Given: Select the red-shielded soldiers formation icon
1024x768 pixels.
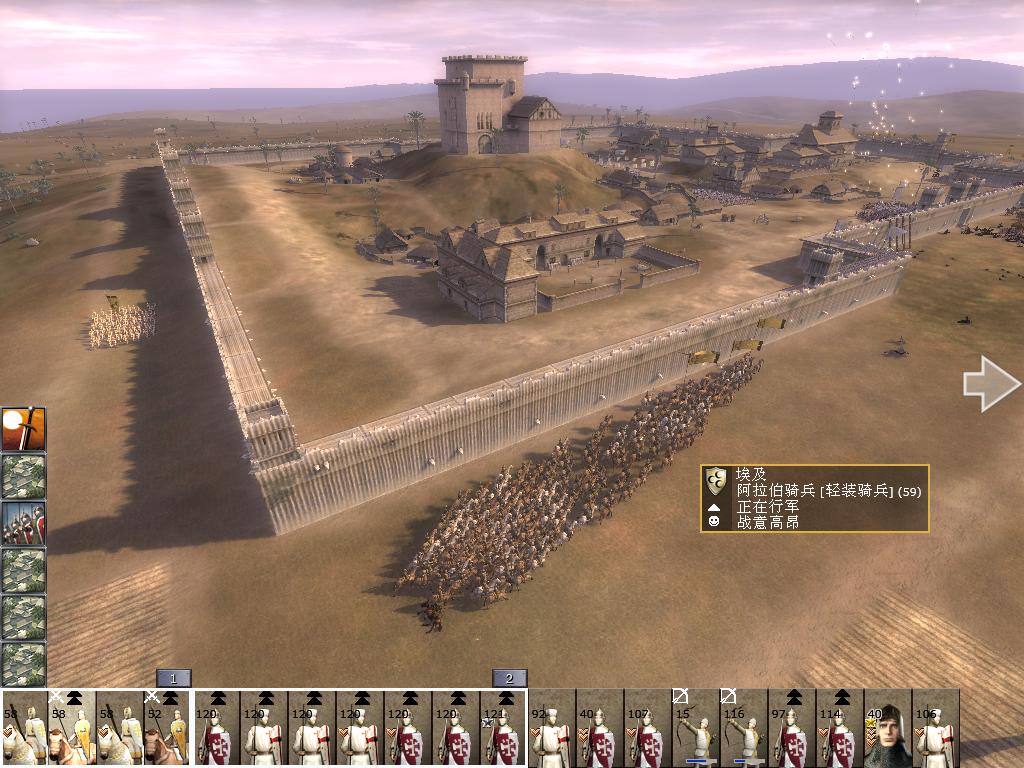Looking at the screenshot, I should pyautogui.click(x=23, y=523).
